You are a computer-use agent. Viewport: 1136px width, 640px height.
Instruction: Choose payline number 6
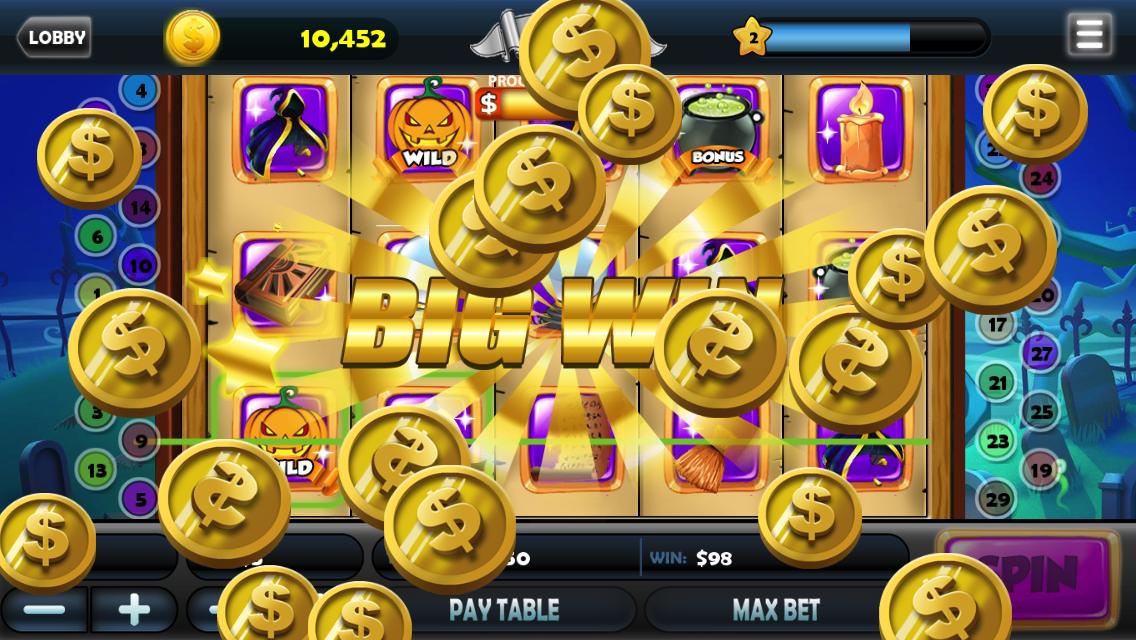(x=97, y=237)
